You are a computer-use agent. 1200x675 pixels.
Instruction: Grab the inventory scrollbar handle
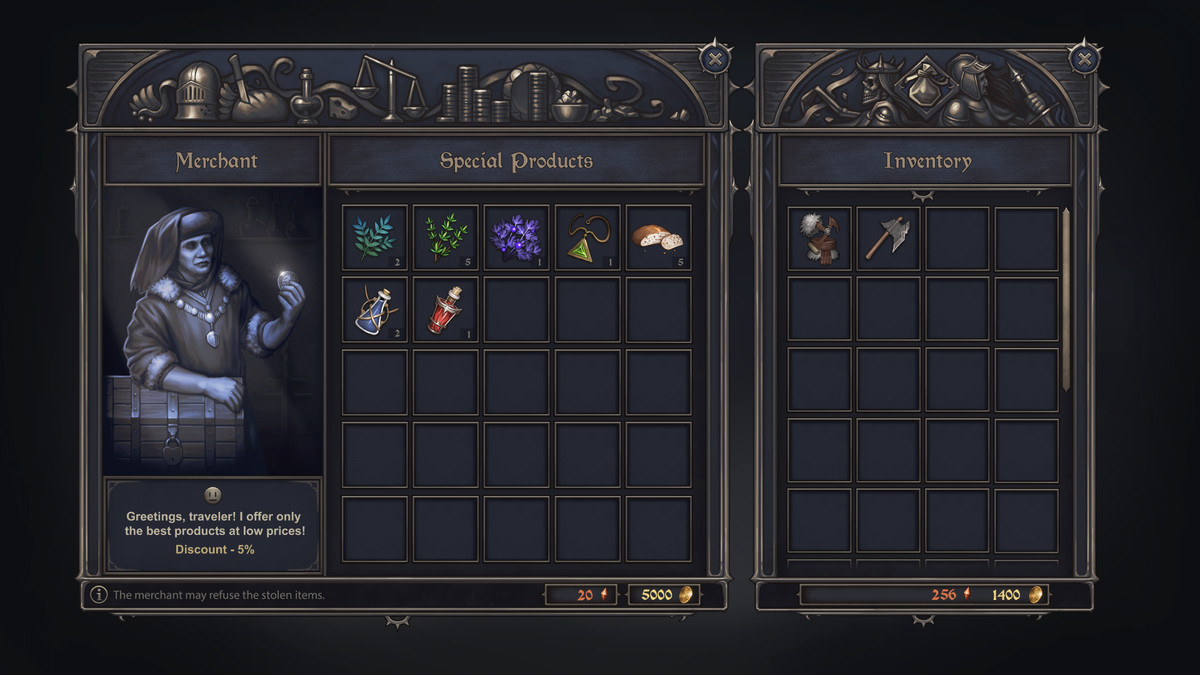[1066, 300]
